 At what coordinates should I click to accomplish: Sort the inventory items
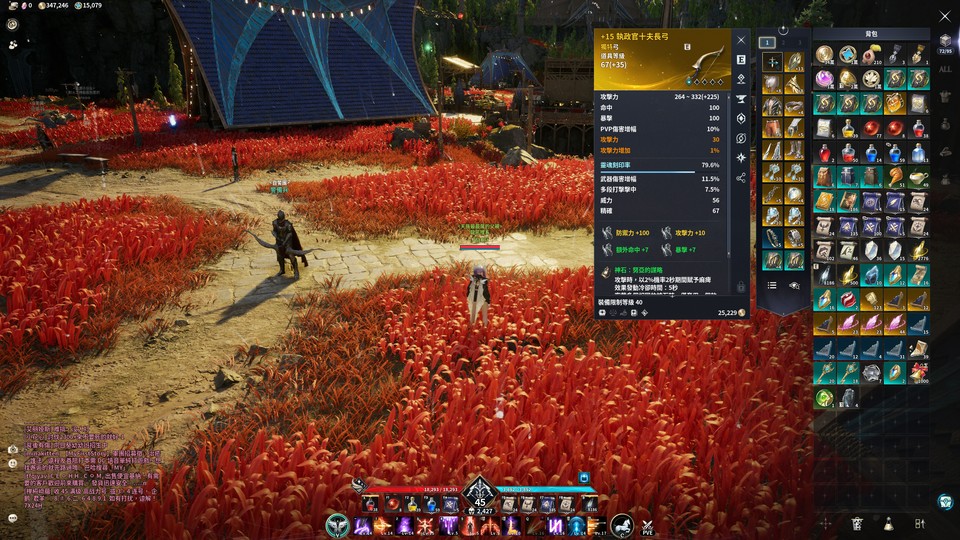(x=919, y=523)
